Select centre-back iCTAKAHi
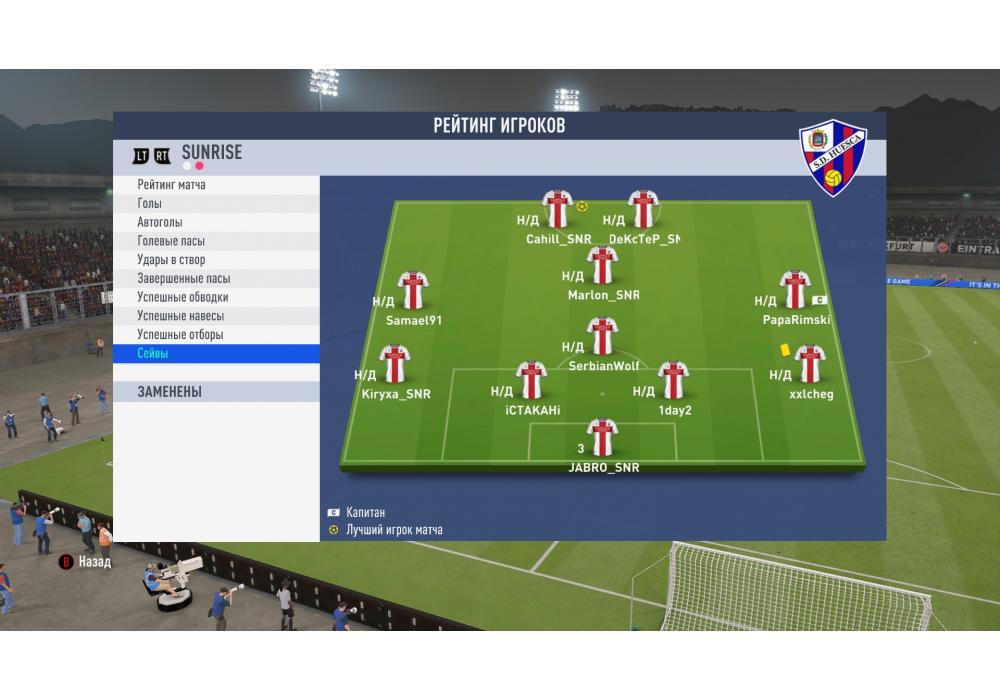This screenshot has height=700, width=1000. click(531, 380)
